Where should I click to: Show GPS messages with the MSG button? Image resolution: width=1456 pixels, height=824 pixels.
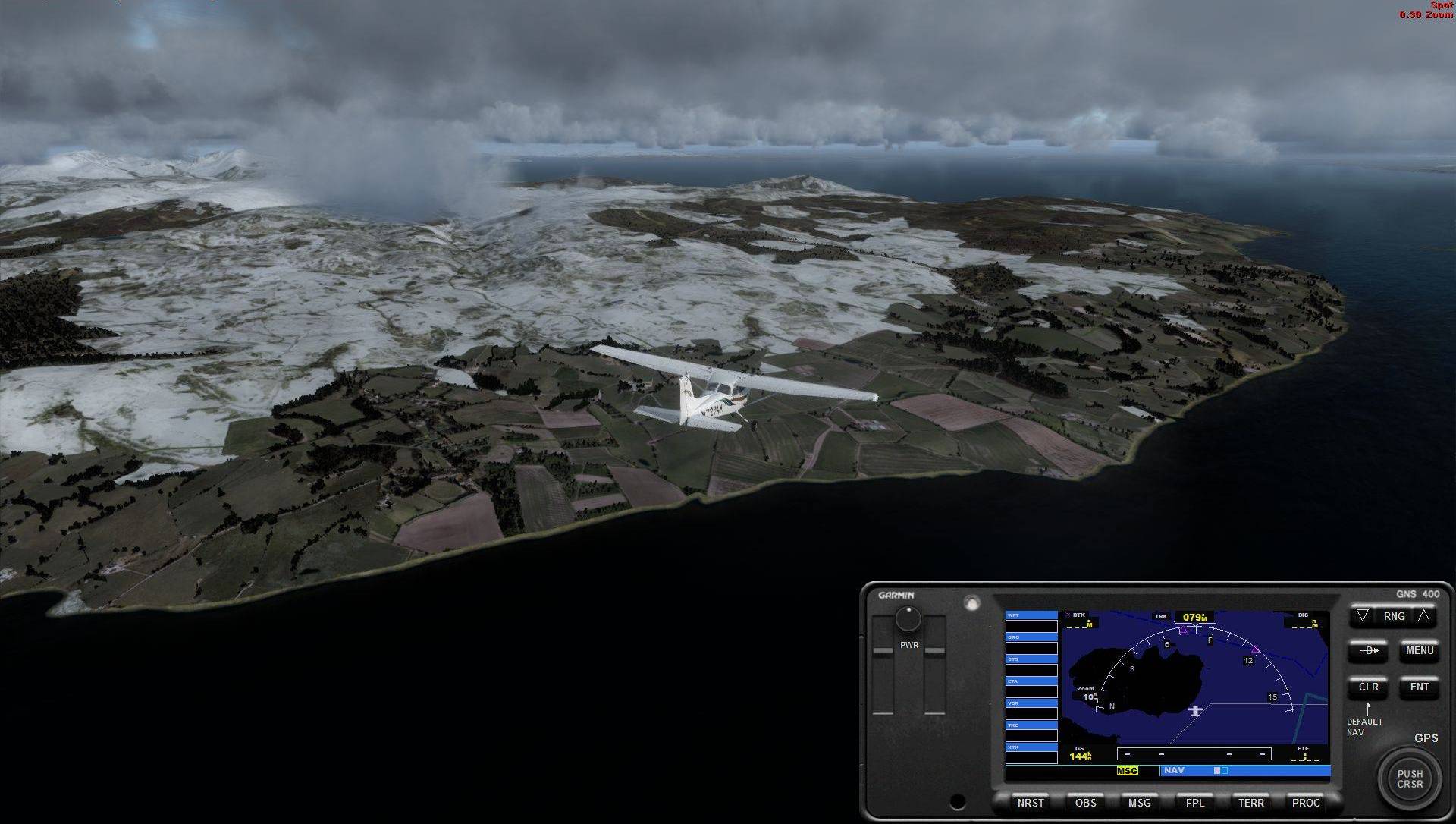click(1139, 803)
